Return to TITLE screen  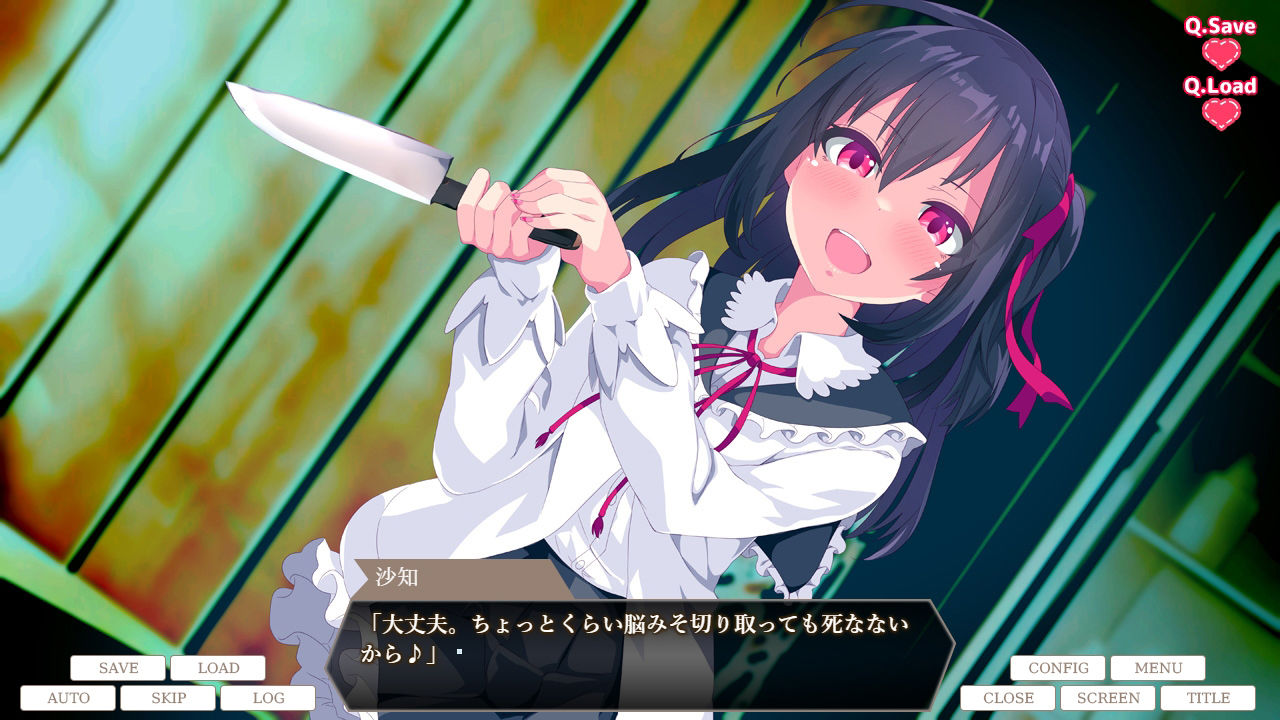click(x=1207, y=697)
